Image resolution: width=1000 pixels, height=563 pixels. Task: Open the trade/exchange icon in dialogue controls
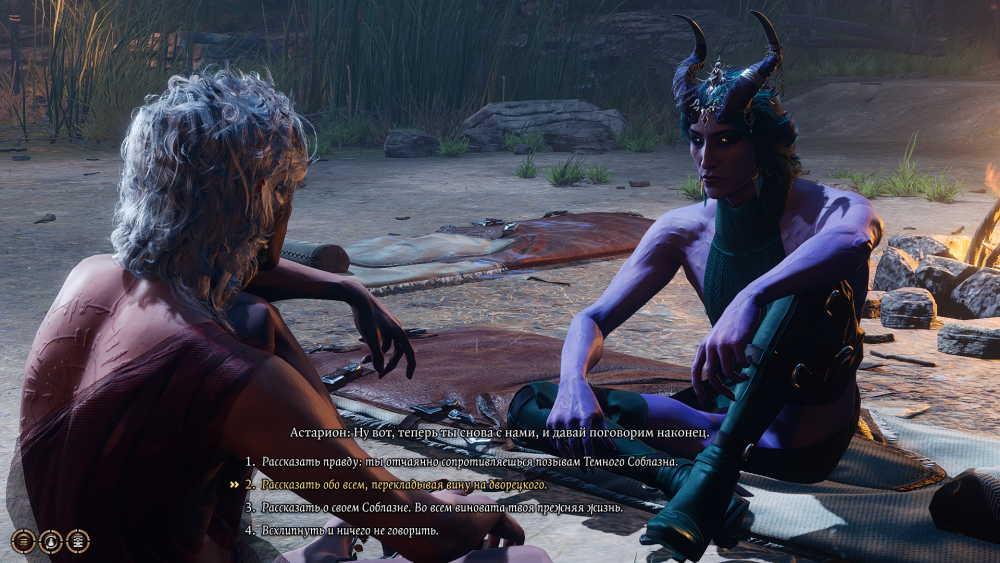(x=77, y=541)
